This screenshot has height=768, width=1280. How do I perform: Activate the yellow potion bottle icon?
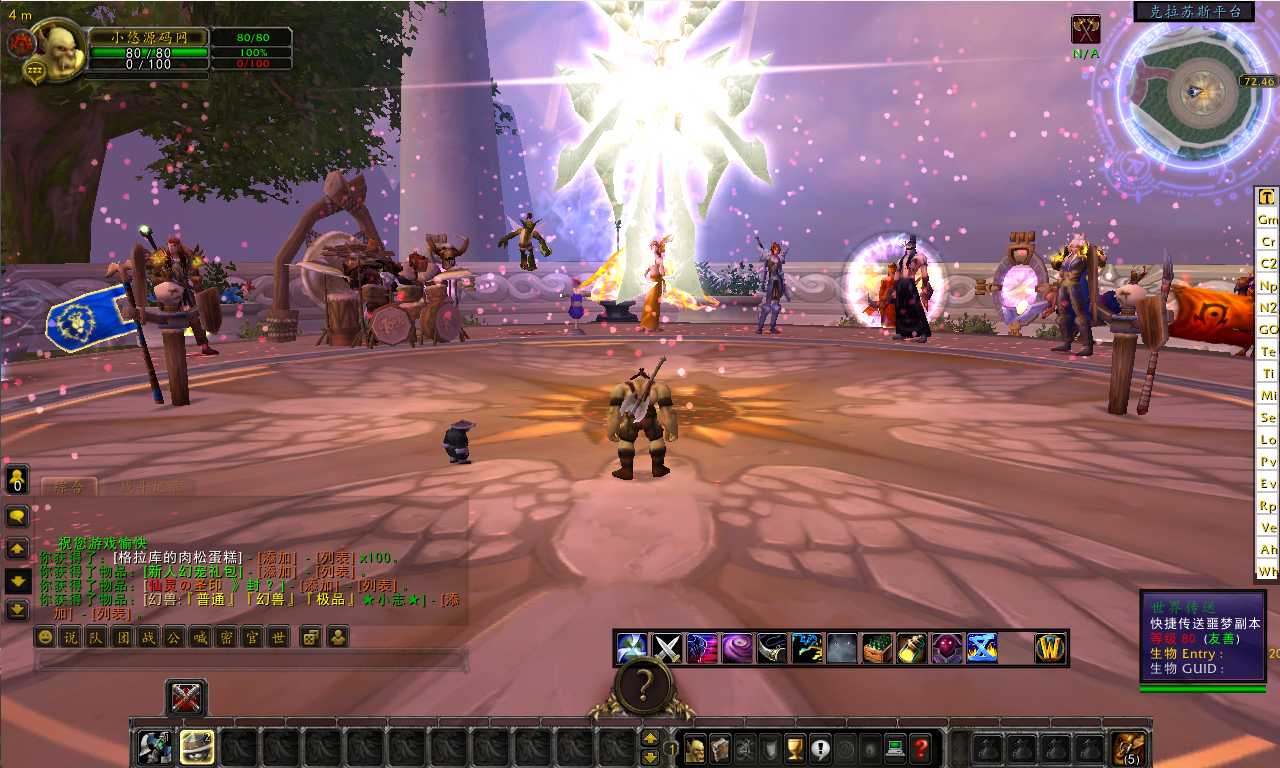point(911,648)
